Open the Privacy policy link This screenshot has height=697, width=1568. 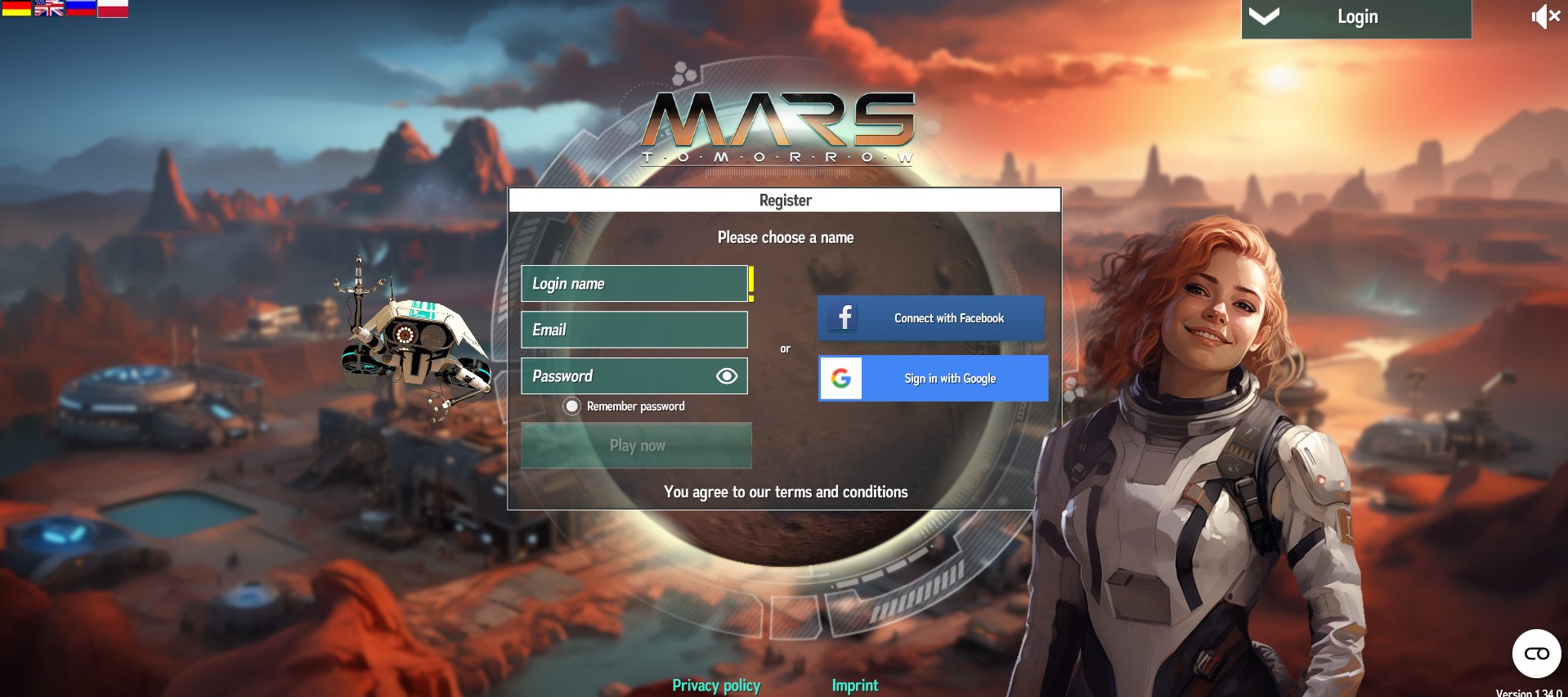(716, 686)
